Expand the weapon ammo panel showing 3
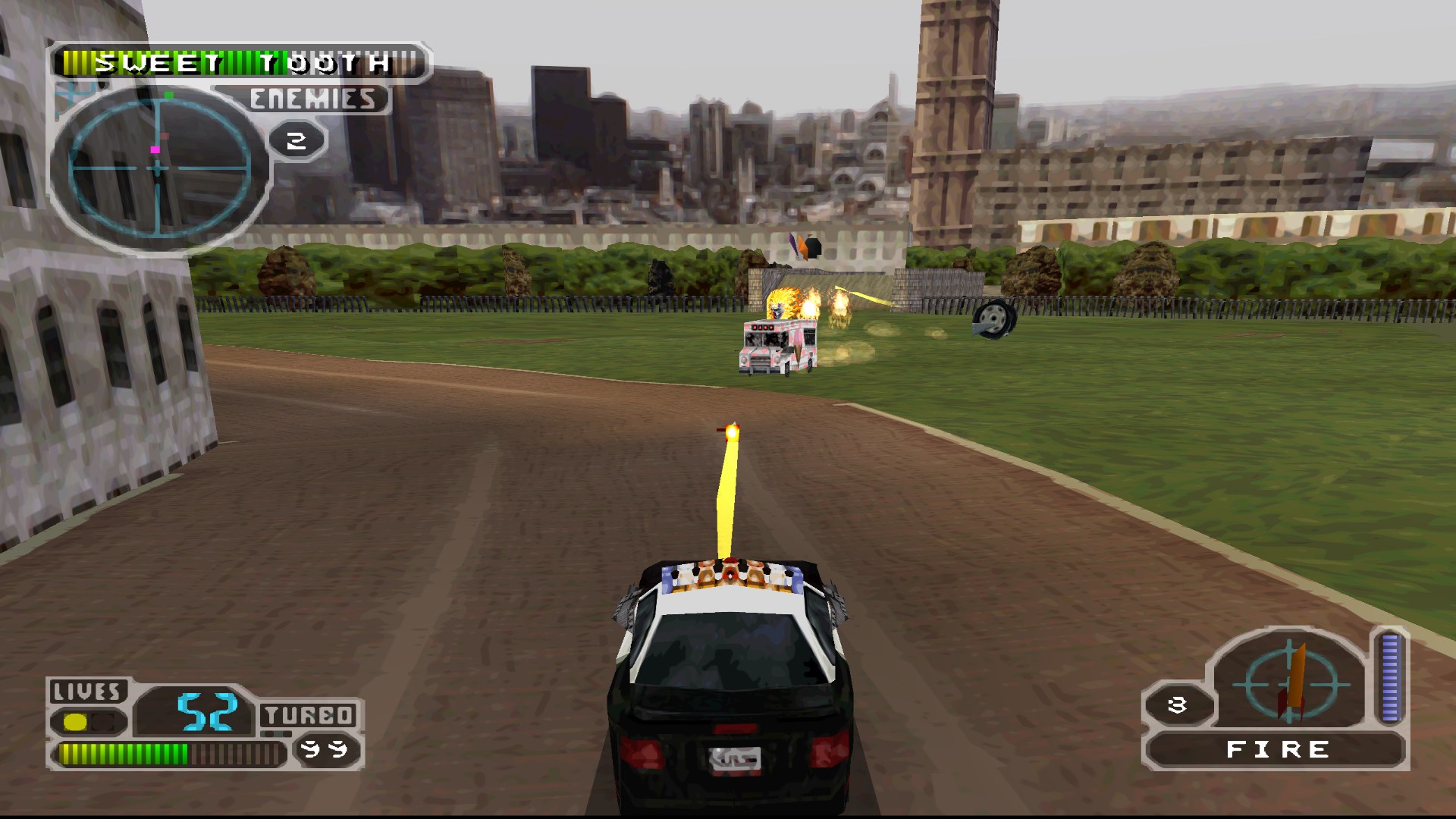The image size is (1456, 819). (x=1177, y=704)
